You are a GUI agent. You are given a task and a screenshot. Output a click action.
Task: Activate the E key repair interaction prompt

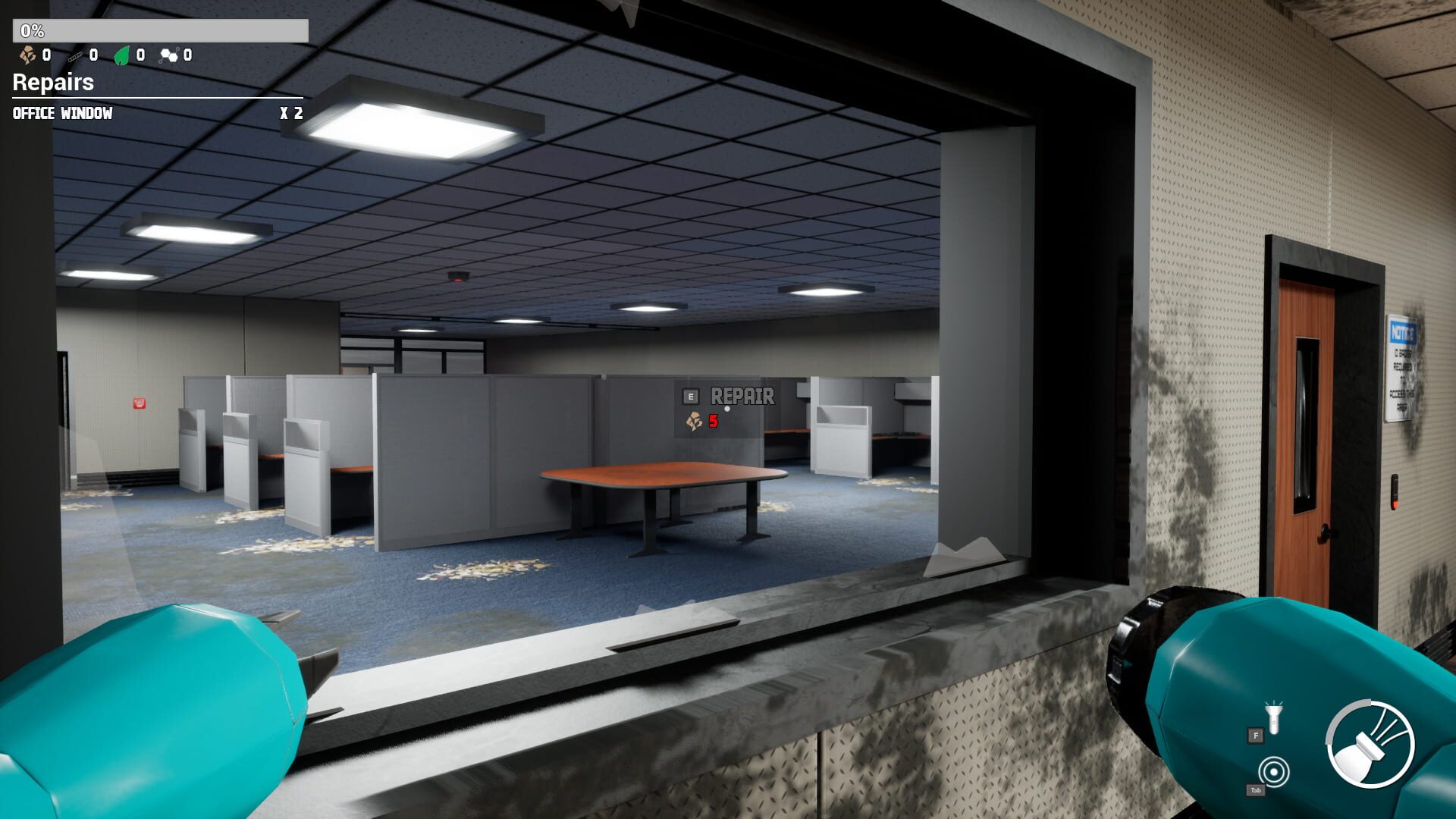coord(690,395)
